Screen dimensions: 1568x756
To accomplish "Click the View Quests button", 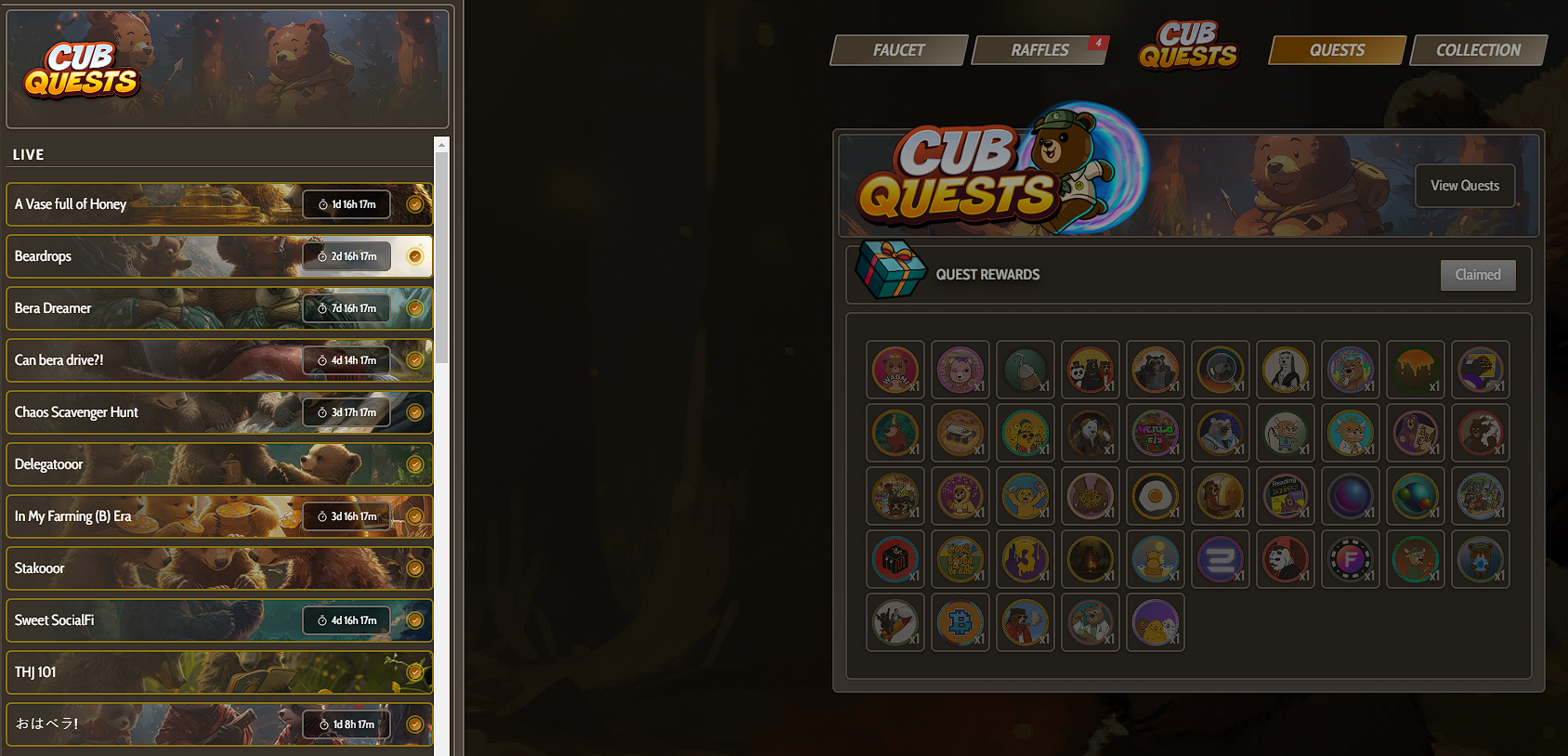I will point(1464,186).
